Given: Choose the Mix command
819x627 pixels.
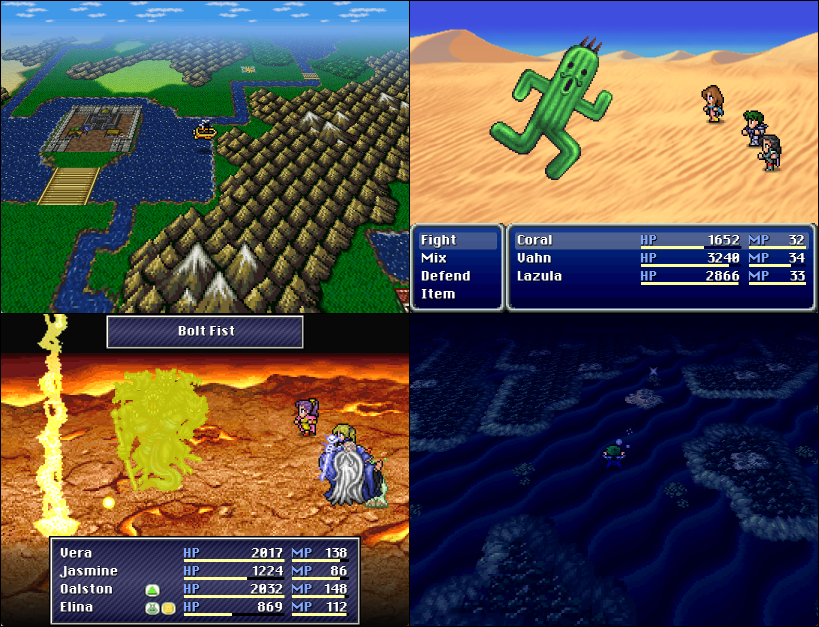Looking at the screenshot, I should [434, 258].
